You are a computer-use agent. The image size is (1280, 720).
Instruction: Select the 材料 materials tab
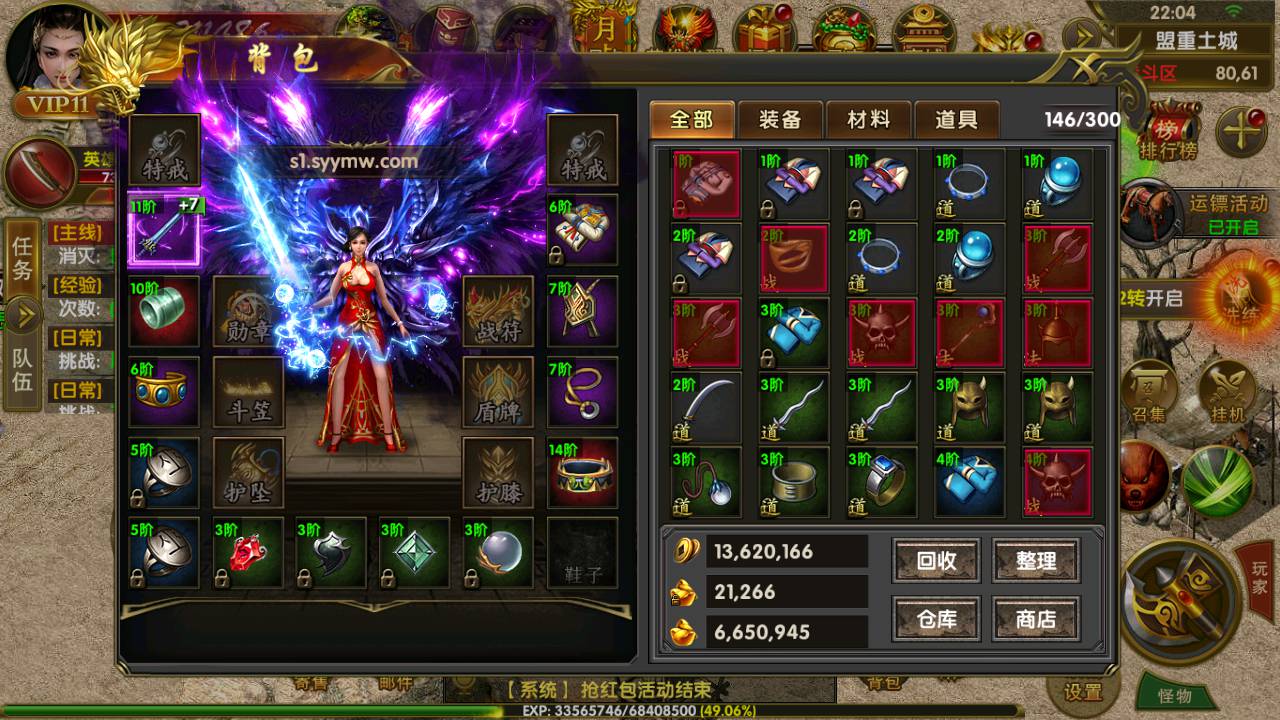[x=868, y=120]
